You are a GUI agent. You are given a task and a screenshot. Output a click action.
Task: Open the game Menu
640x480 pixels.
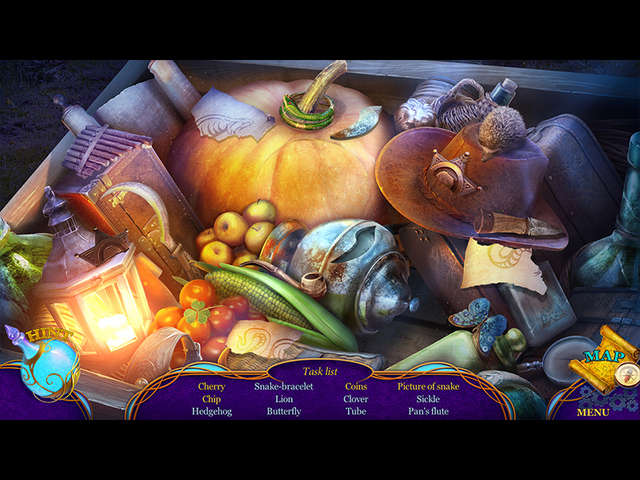tap(592, 411)
